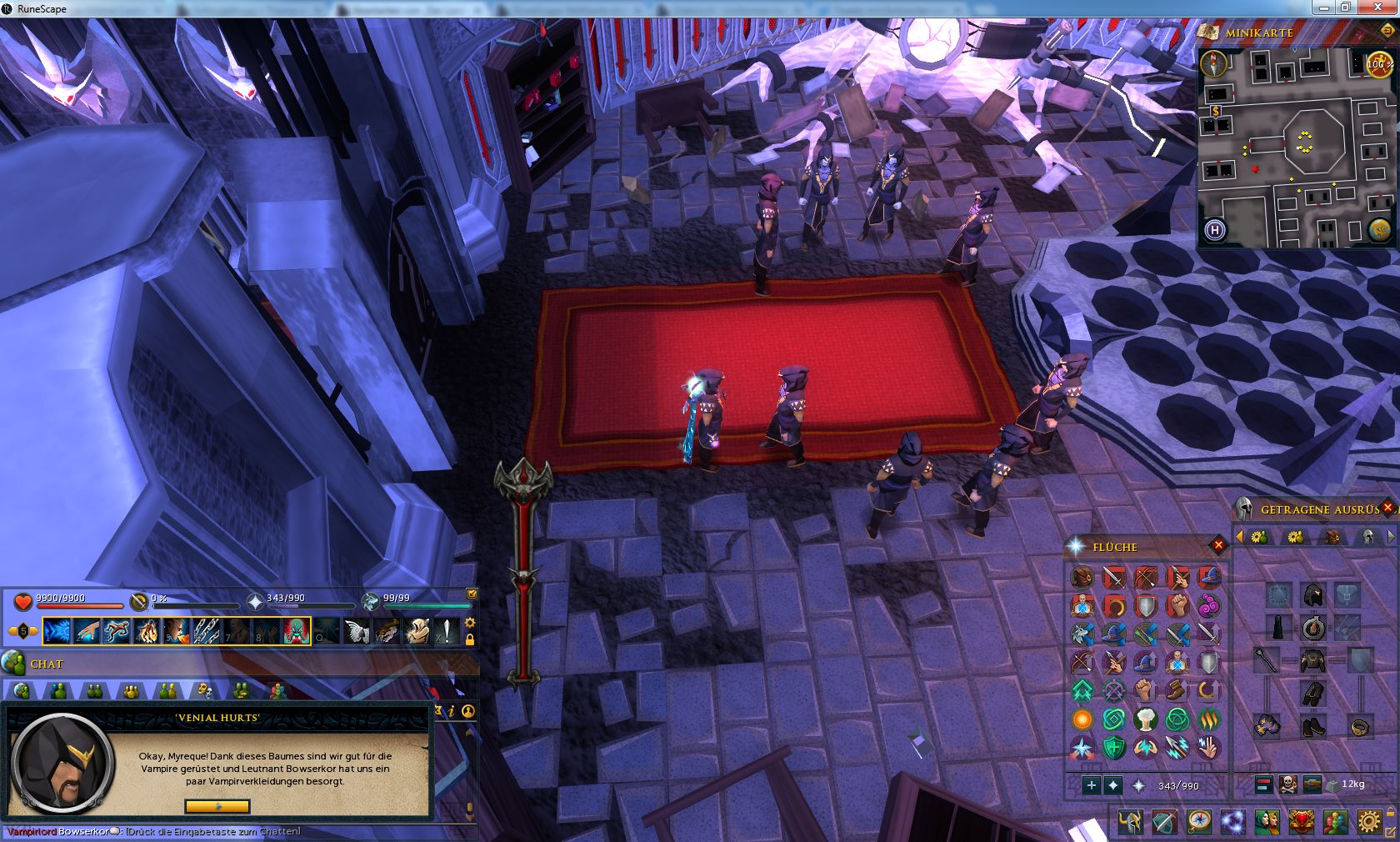The height and width of the screenshot is (842, 1400).
Task: Open the compass icon in bottom ribbon
Action: pyautogui.click(x=1199, y=822)
